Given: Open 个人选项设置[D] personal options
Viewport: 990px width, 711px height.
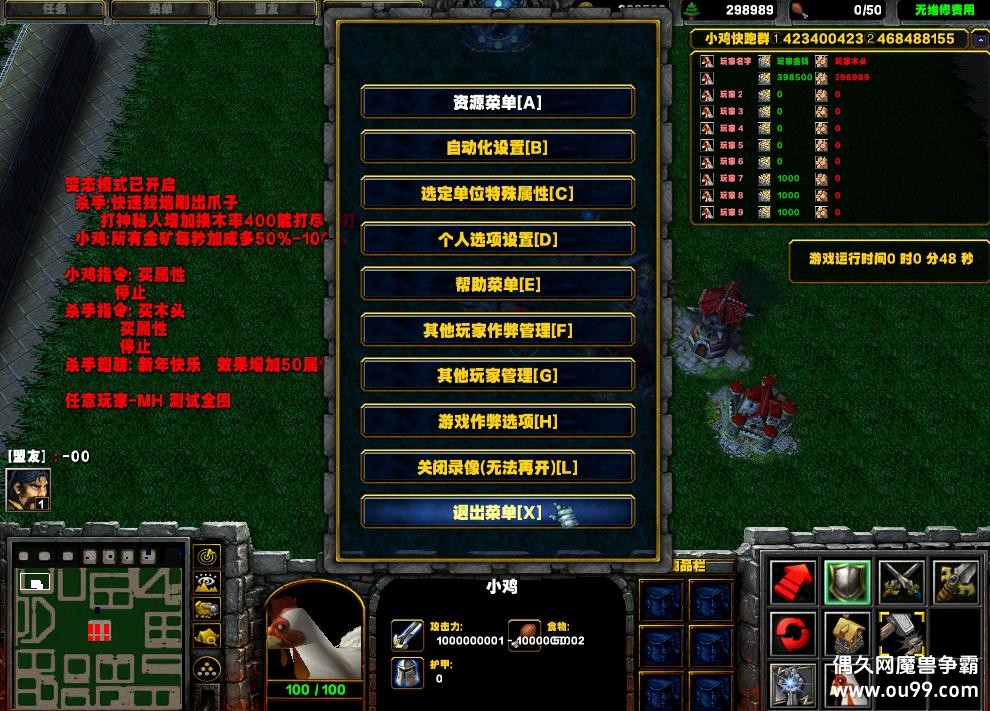Looking at the screenshot, I should click(497, 239).
